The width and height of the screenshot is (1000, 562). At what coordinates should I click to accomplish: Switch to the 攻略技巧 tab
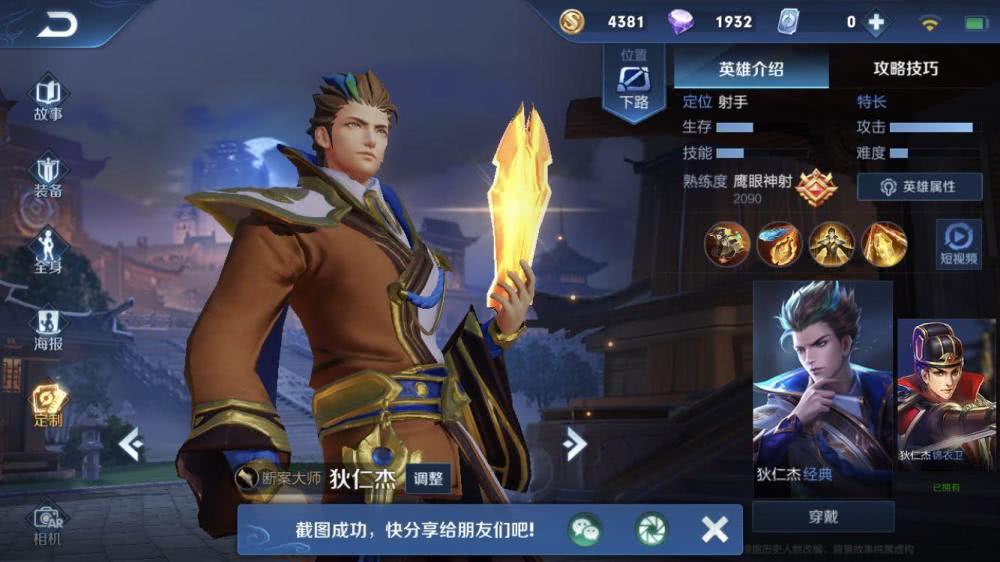[906, 69]
